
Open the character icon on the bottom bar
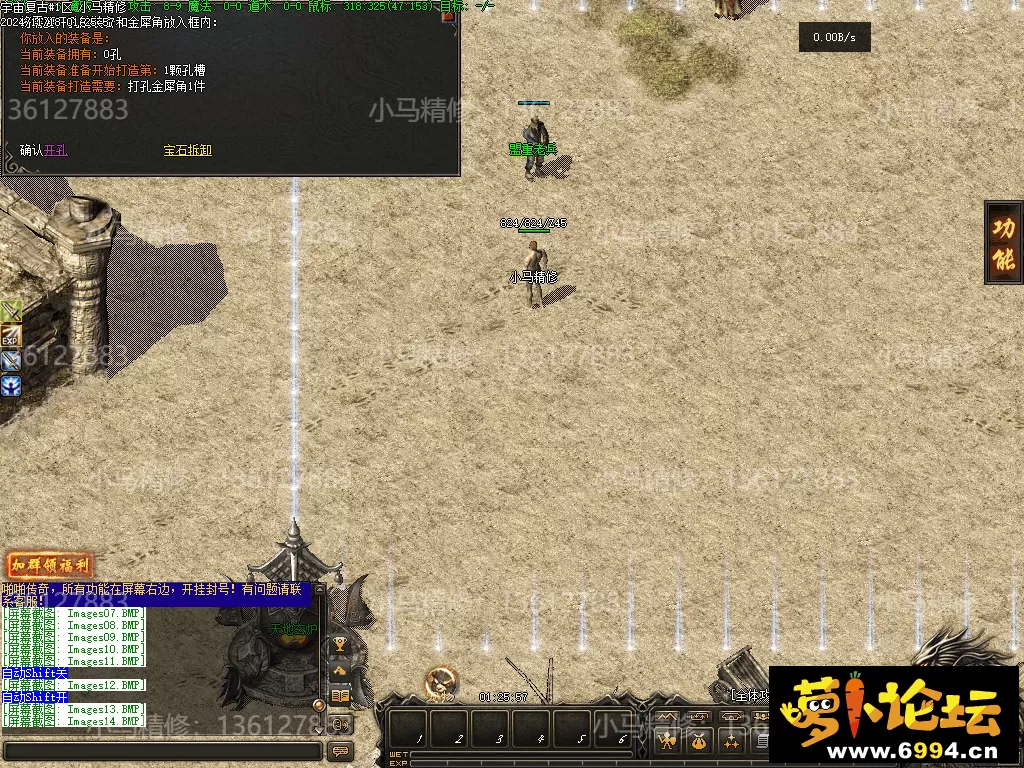click(x=665, y=742)
